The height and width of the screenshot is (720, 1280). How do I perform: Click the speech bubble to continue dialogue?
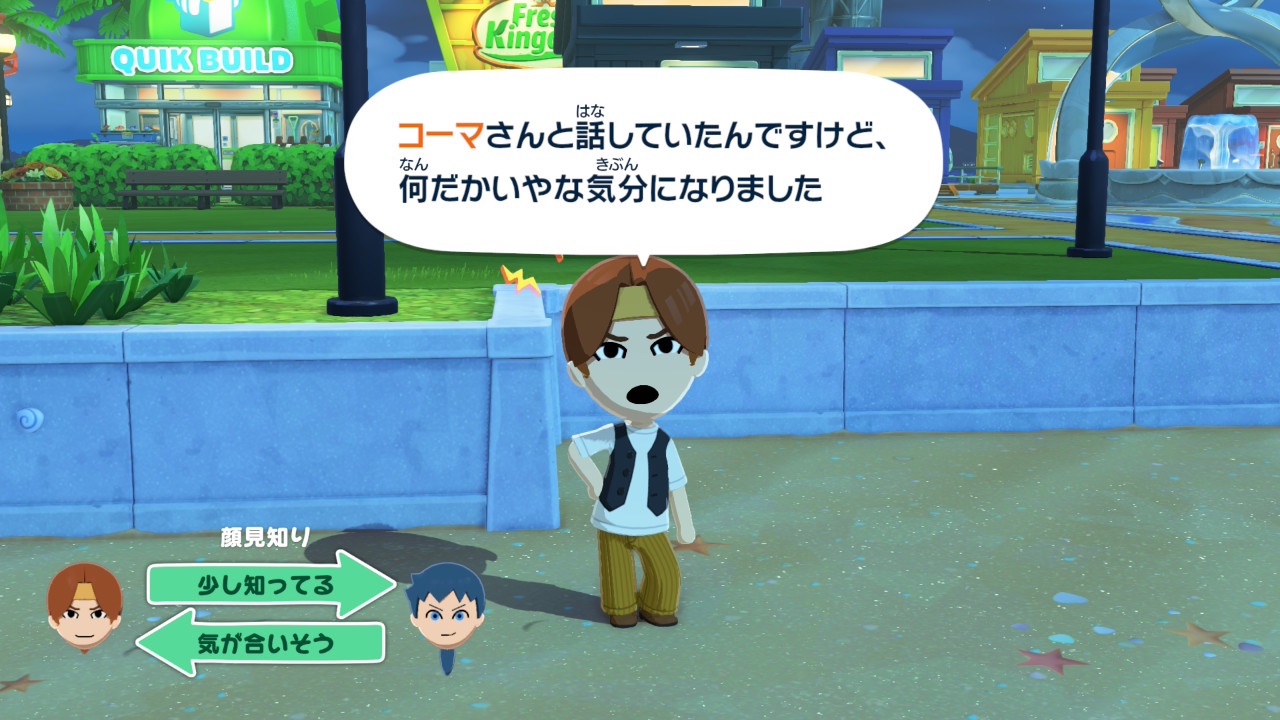642,160
